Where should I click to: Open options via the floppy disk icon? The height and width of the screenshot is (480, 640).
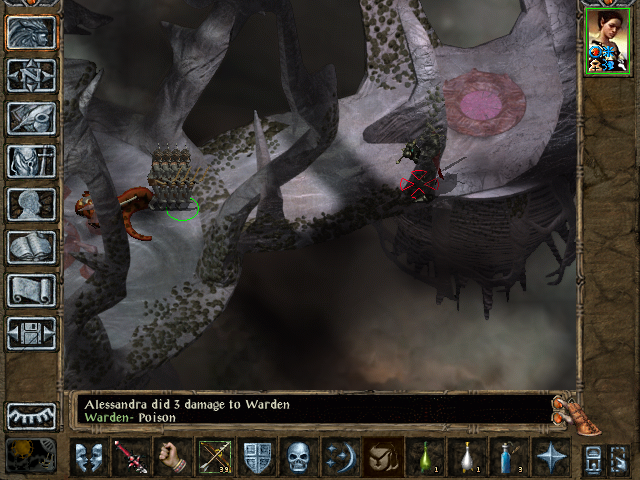[x=31, y=333]
